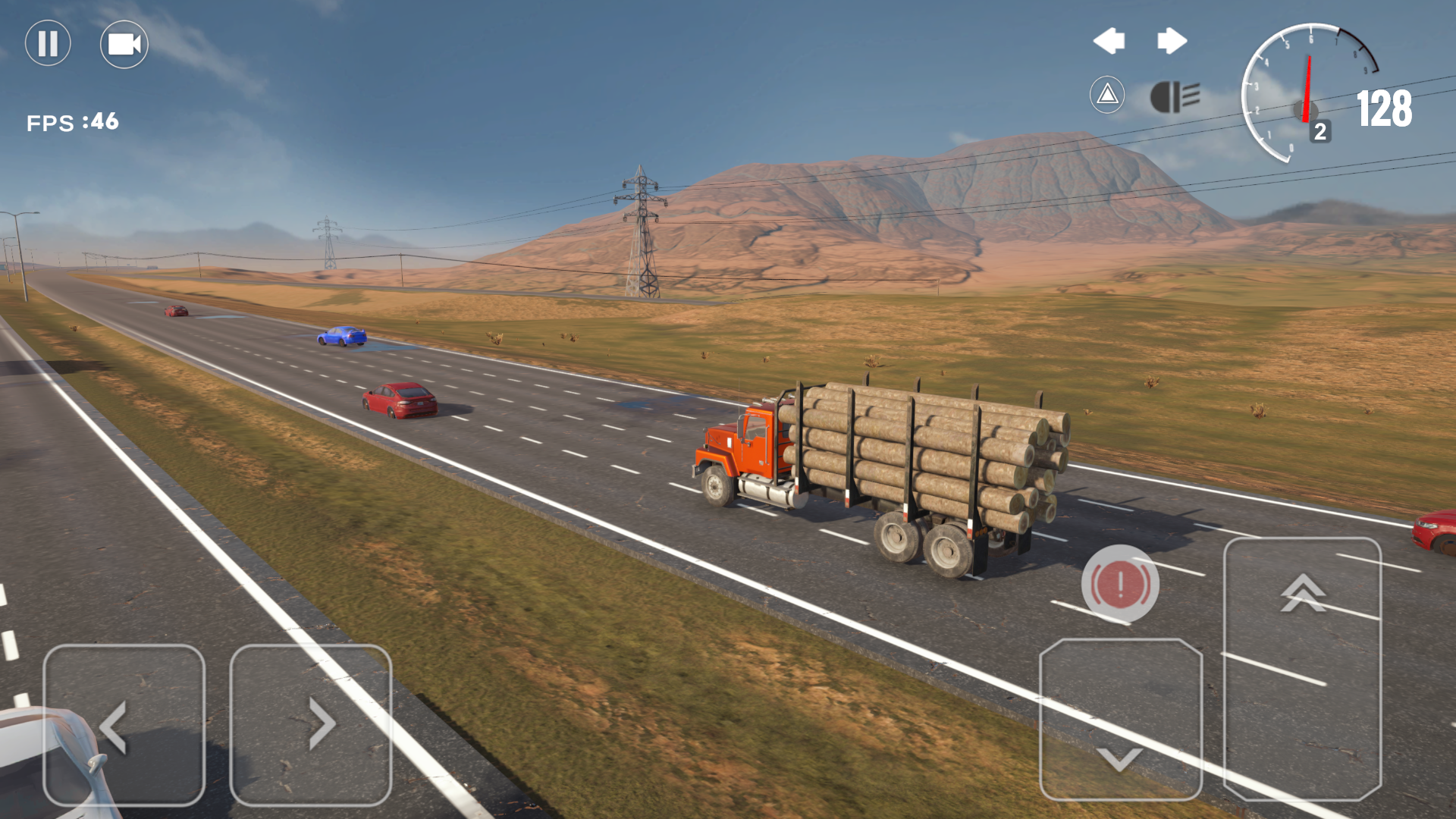The height and width of the screenshot is (819, 1456).
Task: Pause the game with the pause icon
Action: point(48,44)
